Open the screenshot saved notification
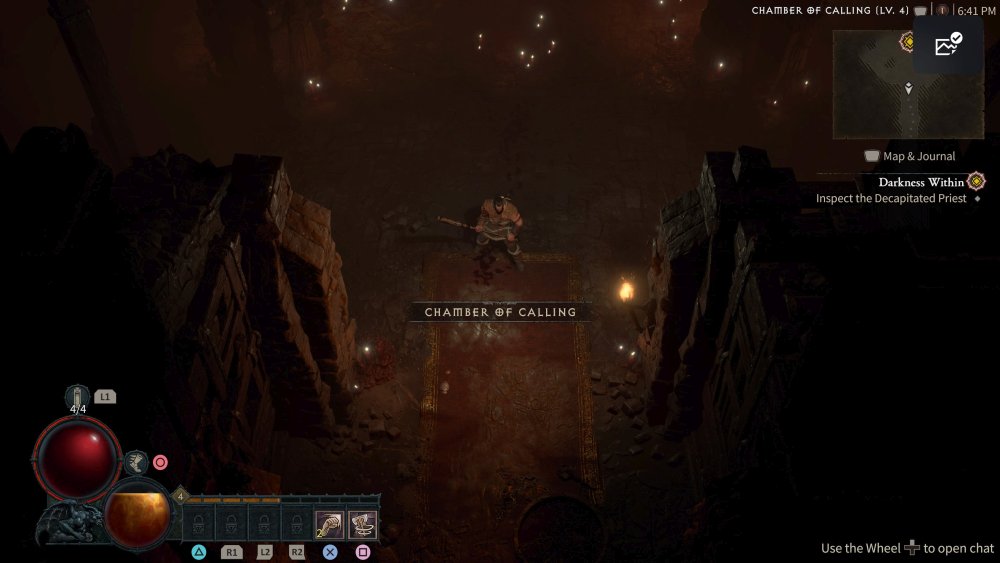 948,45
